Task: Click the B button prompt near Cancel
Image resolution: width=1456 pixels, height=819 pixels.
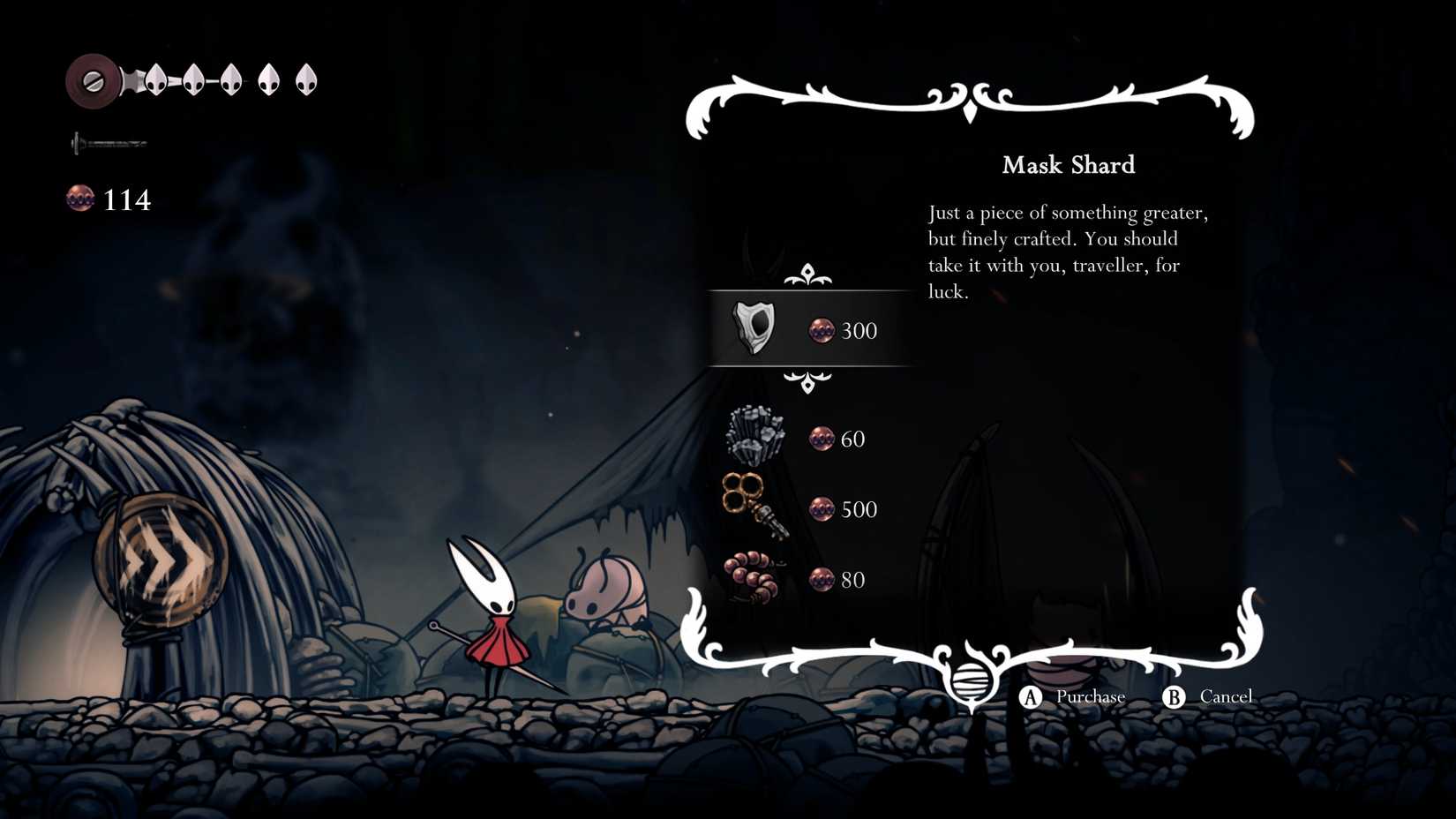Action: pos(1174,696)
